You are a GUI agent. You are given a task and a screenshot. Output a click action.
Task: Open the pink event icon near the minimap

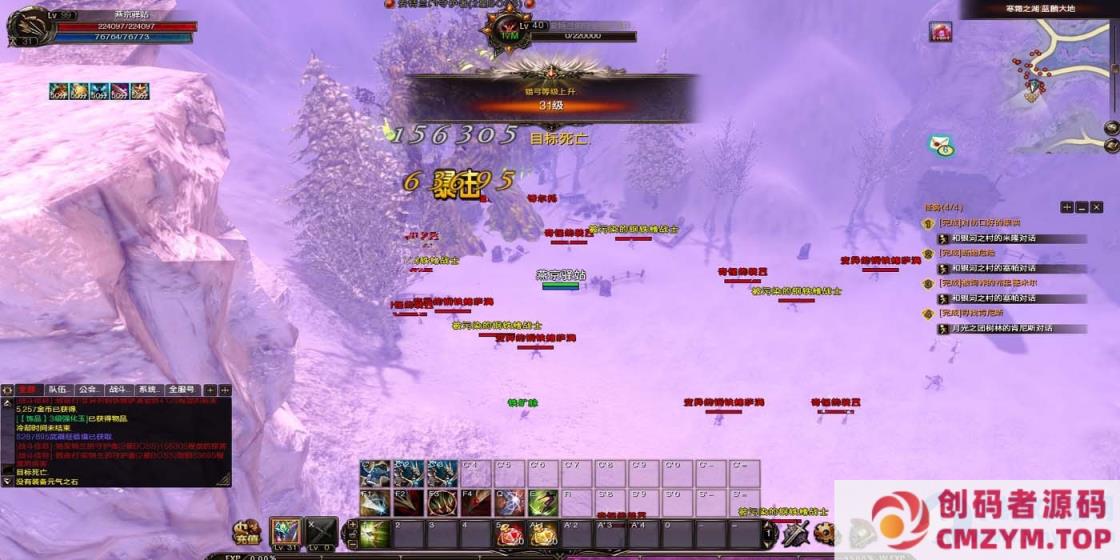[940, 32]
